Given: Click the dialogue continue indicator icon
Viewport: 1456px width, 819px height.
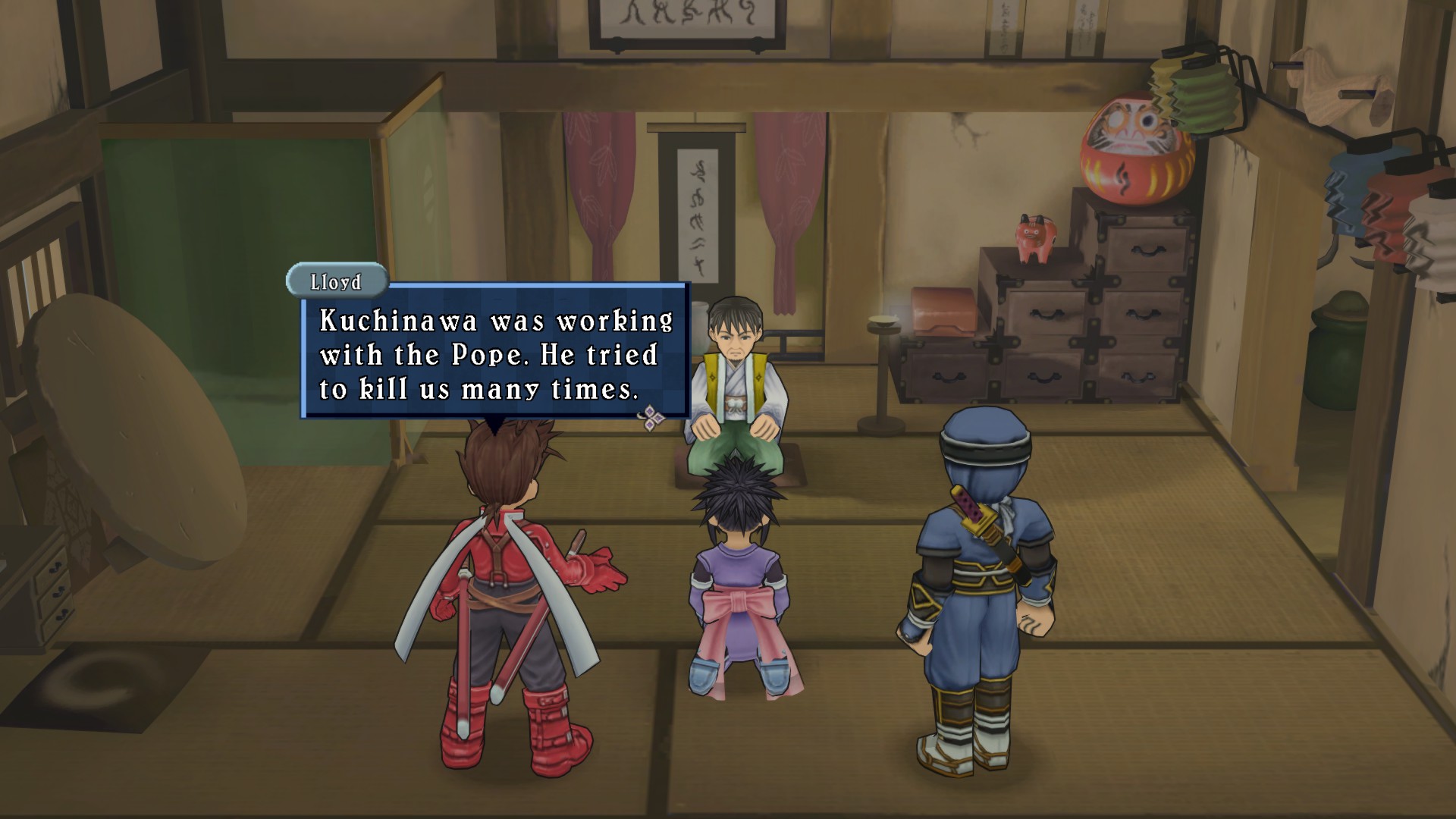Looking at the screenshot, I should 651,416.
